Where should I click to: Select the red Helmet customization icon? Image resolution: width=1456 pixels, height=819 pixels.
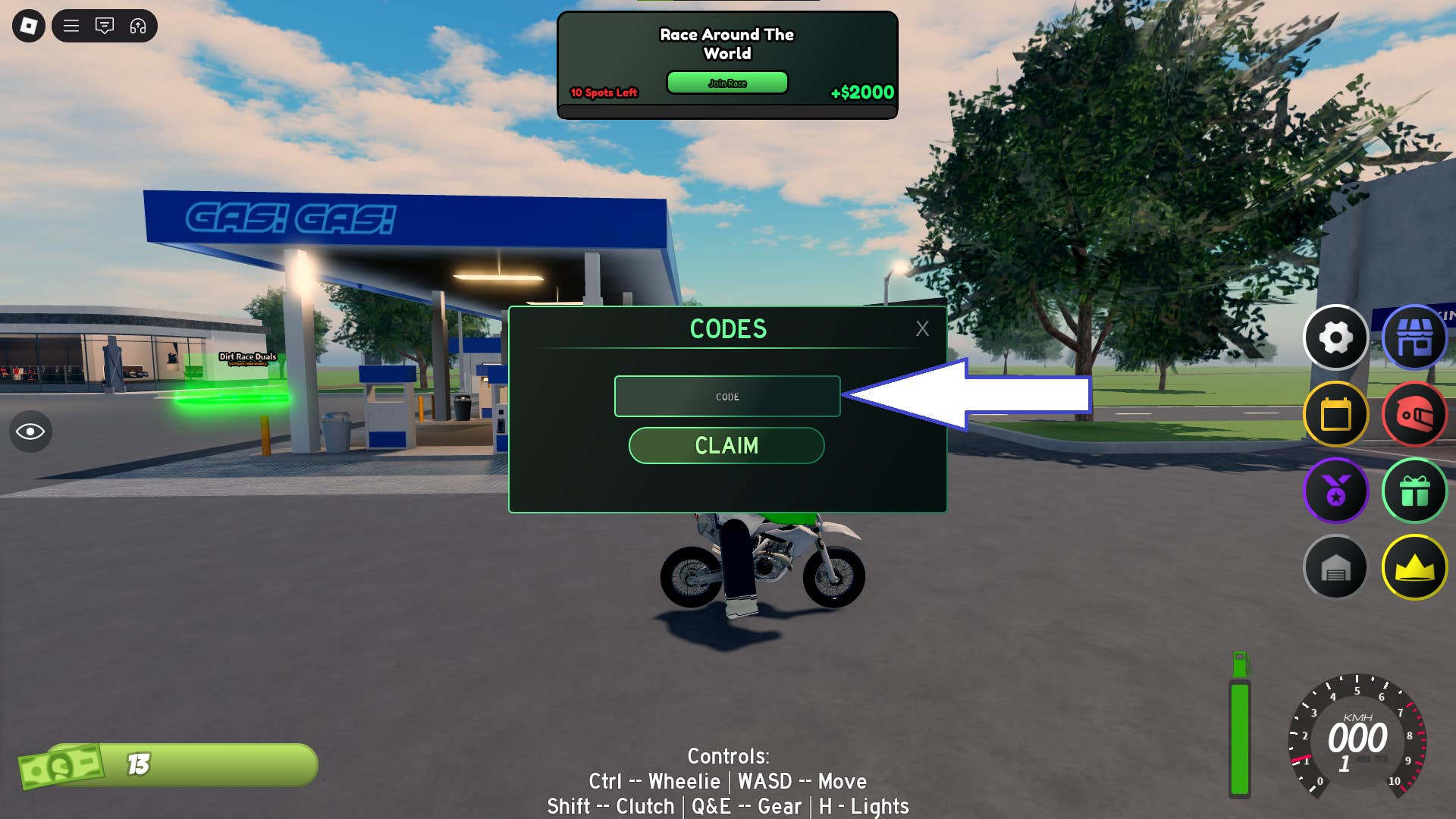coord(1414,415)
